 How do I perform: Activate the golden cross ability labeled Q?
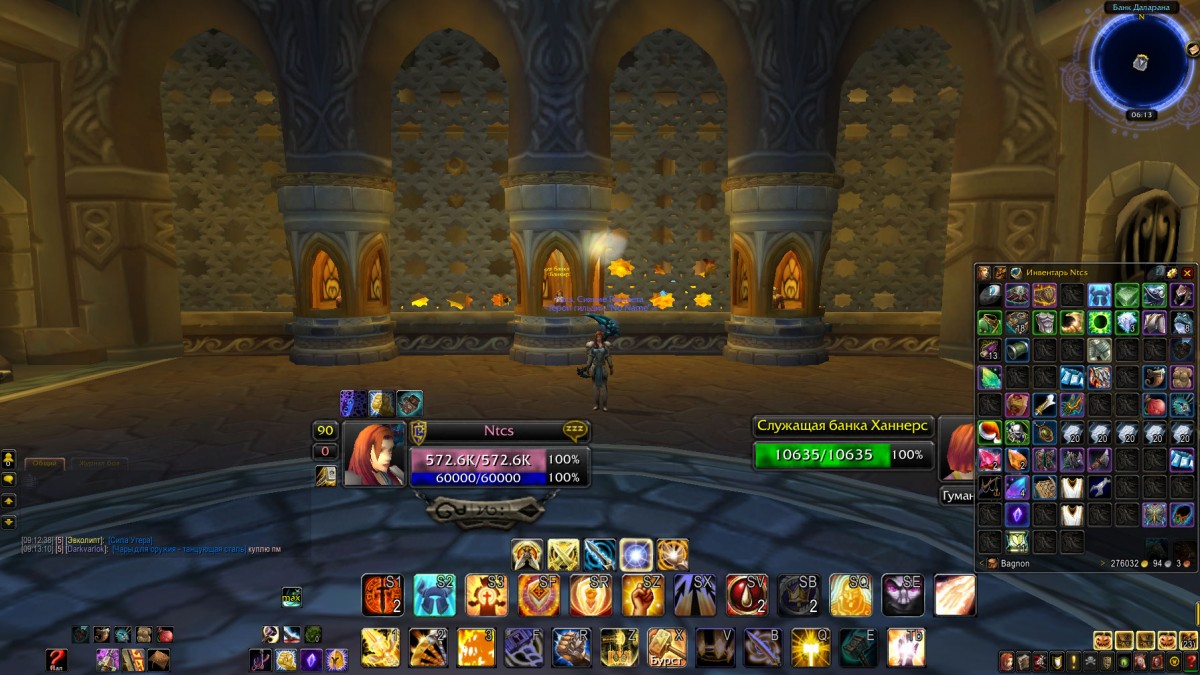click(811, 647)
